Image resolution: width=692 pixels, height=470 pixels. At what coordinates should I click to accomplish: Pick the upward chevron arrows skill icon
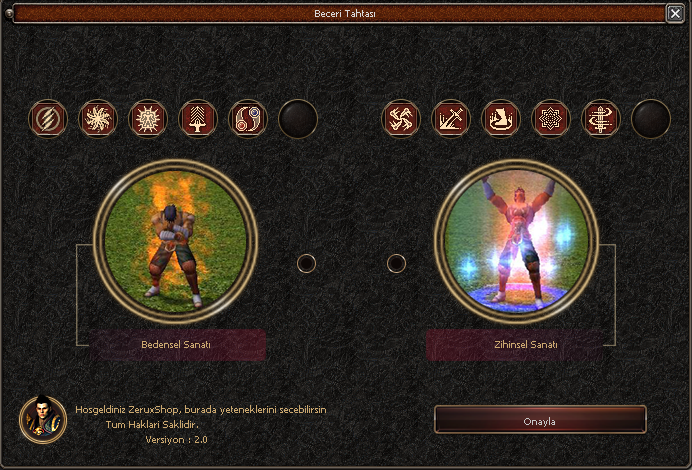click(x=198, y=119)
